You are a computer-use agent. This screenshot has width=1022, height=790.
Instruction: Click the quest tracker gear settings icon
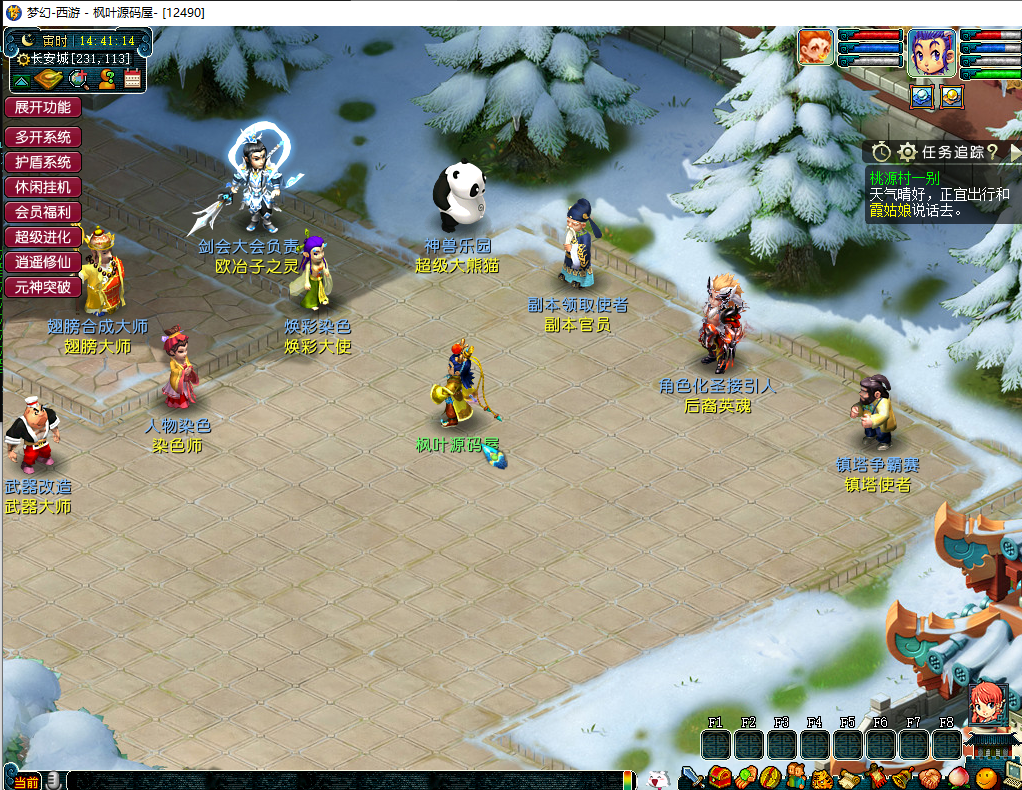pyautogui.click(x=907, y=152)
